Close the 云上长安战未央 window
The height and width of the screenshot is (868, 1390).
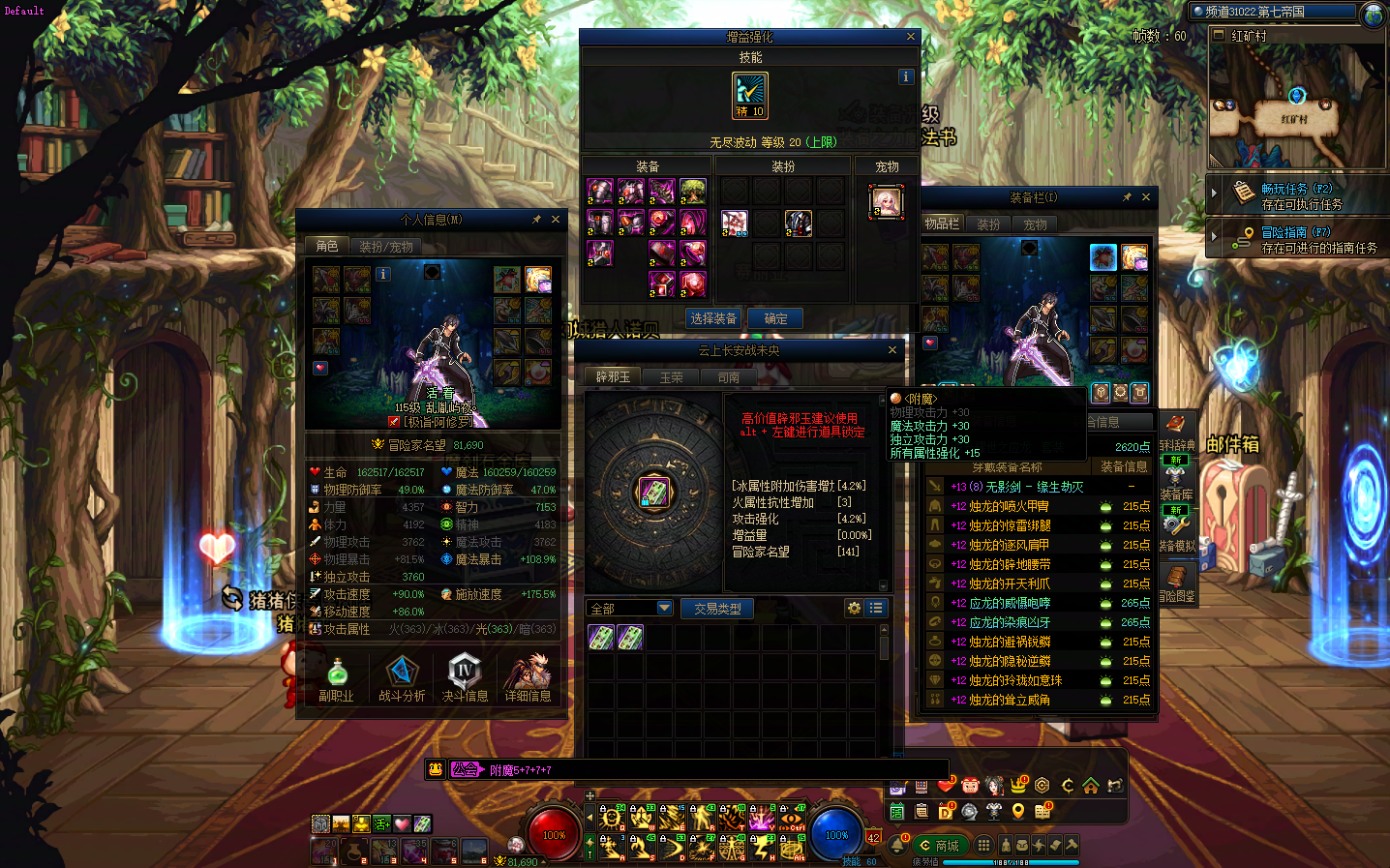point(892,350)
